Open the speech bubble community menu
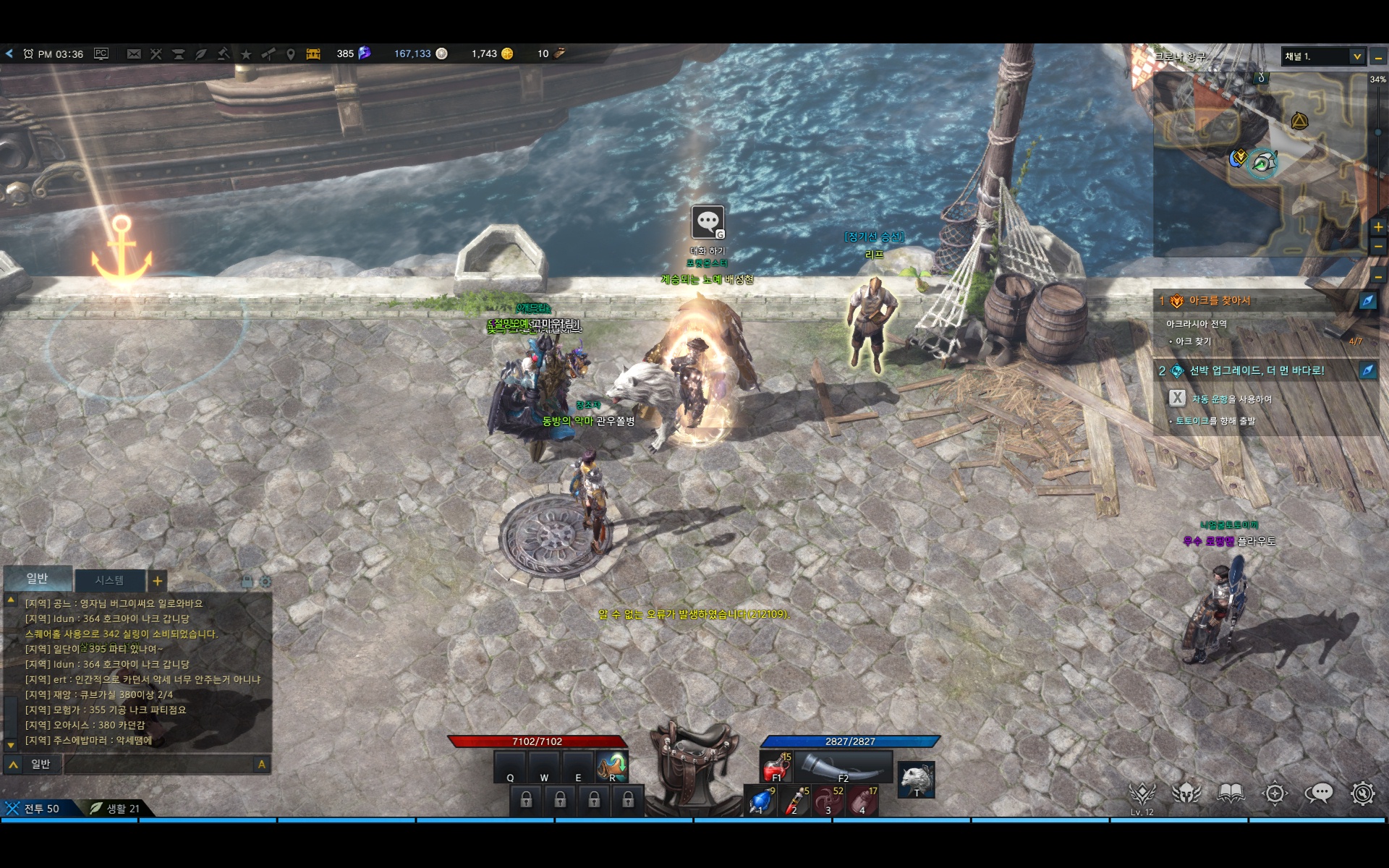The height and width of the screenshot is (868, 1389). pyautogui.click(x=1318, y=793)
